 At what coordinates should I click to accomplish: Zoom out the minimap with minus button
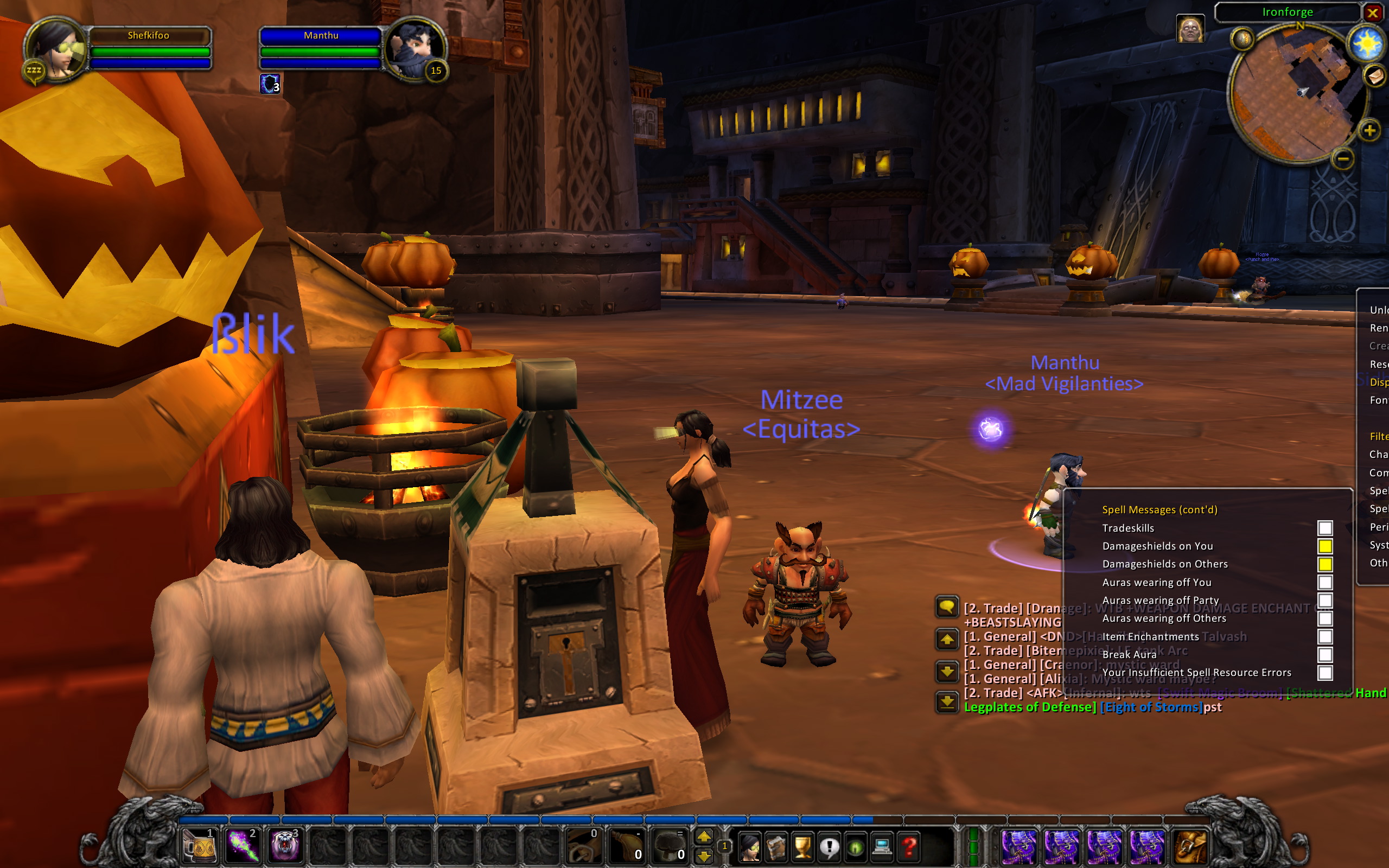point(1343,158)
